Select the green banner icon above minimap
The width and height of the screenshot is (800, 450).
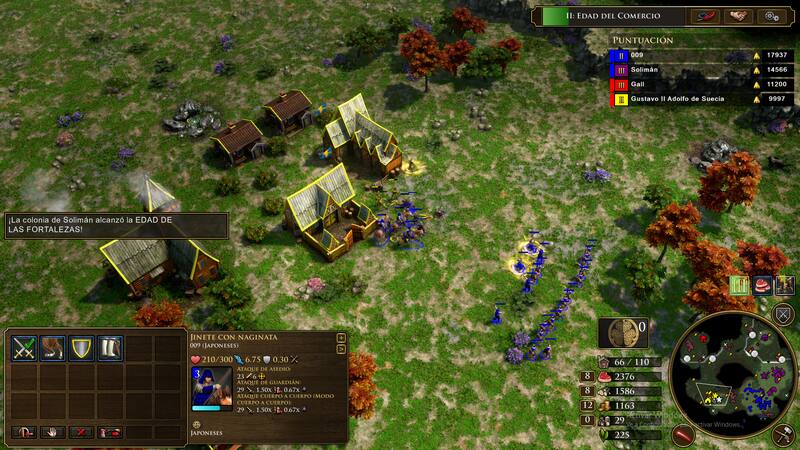coord(740,285)
